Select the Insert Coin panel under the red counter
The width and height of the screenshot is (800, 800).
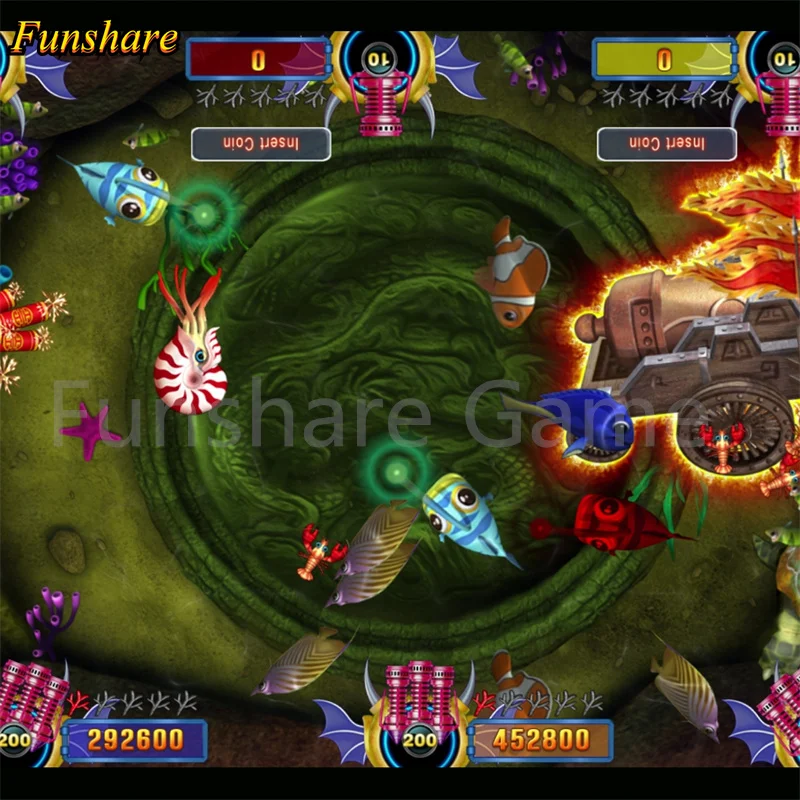(260, 144)
